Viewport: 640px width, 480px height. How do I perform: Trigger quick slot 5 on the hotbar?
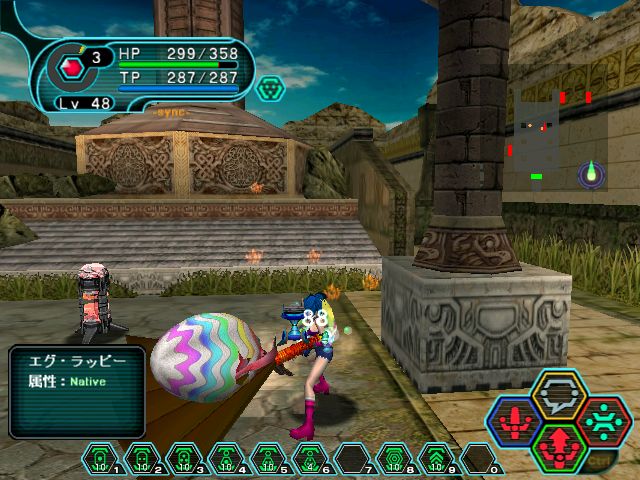(x=267, y=459)
